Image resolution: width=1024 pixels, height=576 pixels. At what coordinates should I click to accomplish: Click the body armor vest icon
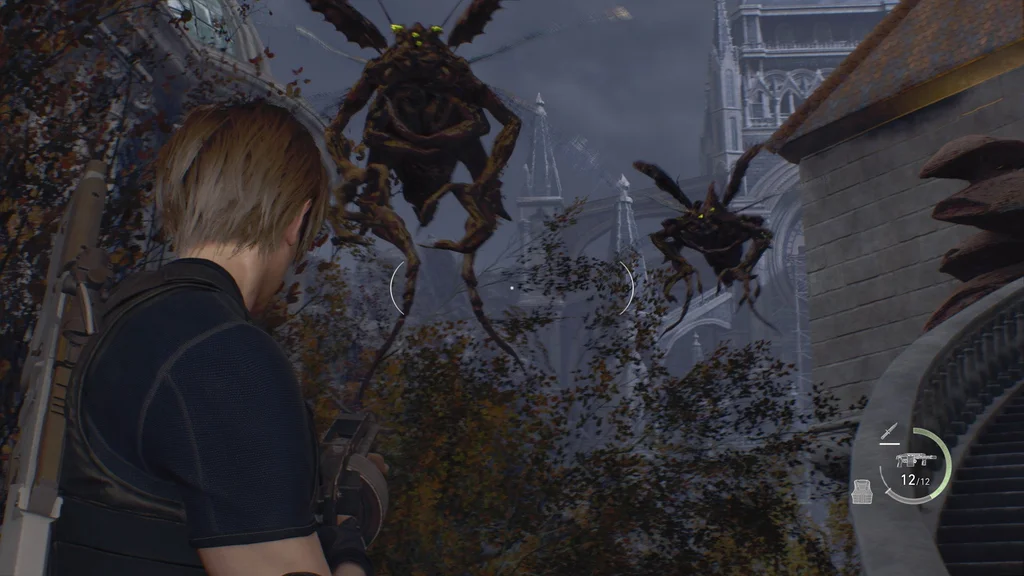coord(861,491)
